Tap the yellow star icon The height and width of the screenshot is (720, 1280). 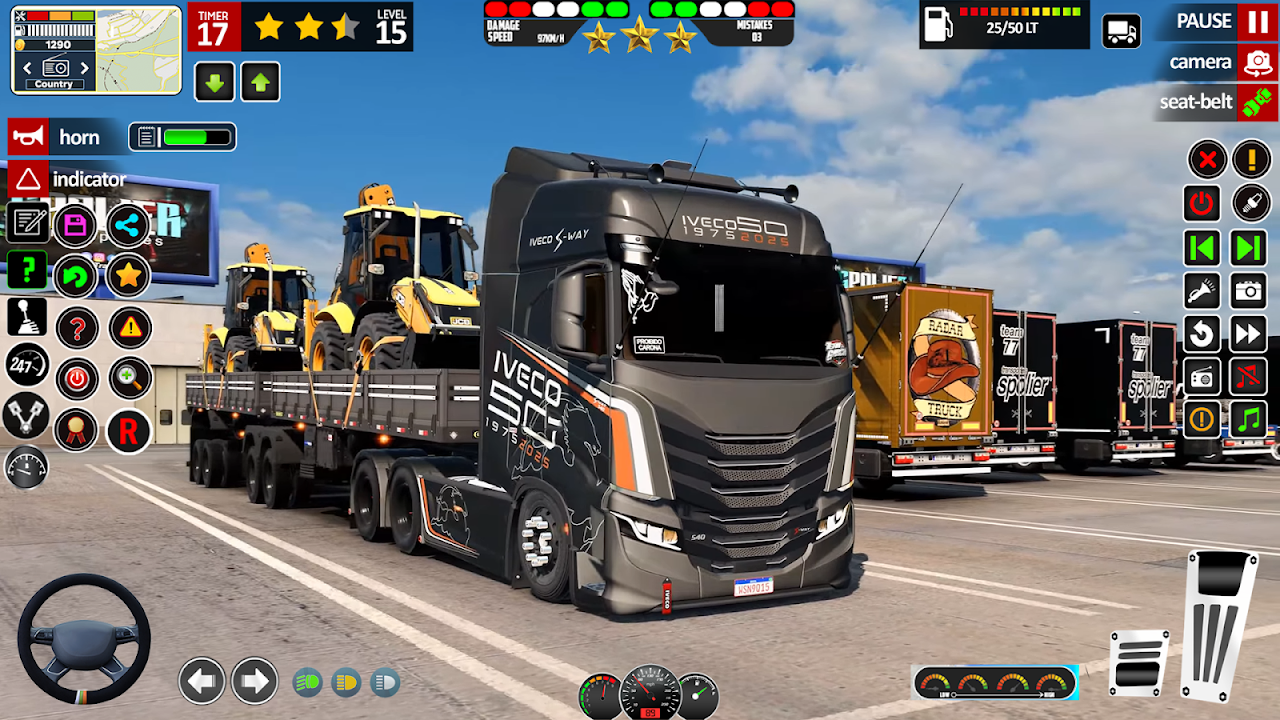pos(128,275)
